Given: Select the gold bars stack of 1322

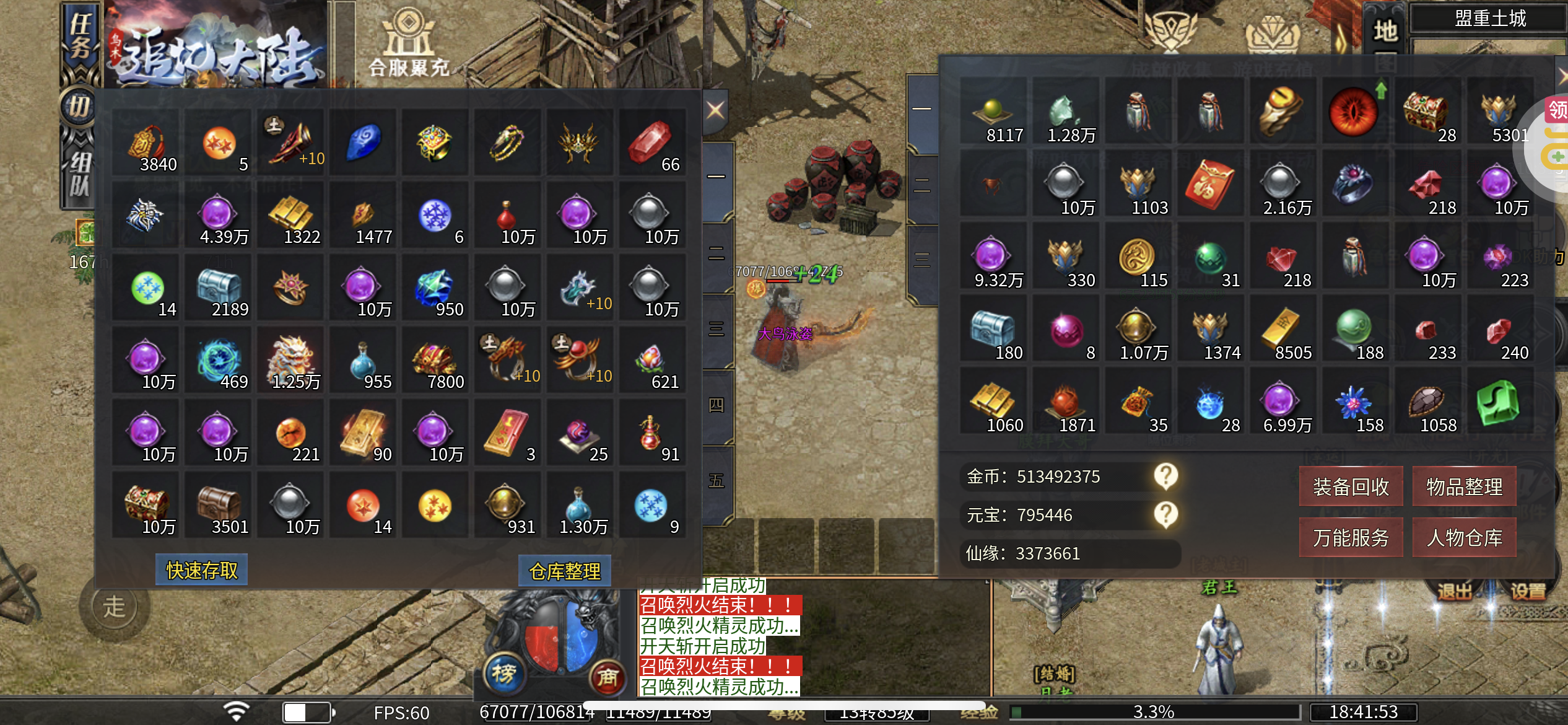Looking at the screenshot, I should pyautogui.click(x=291, y=216).
